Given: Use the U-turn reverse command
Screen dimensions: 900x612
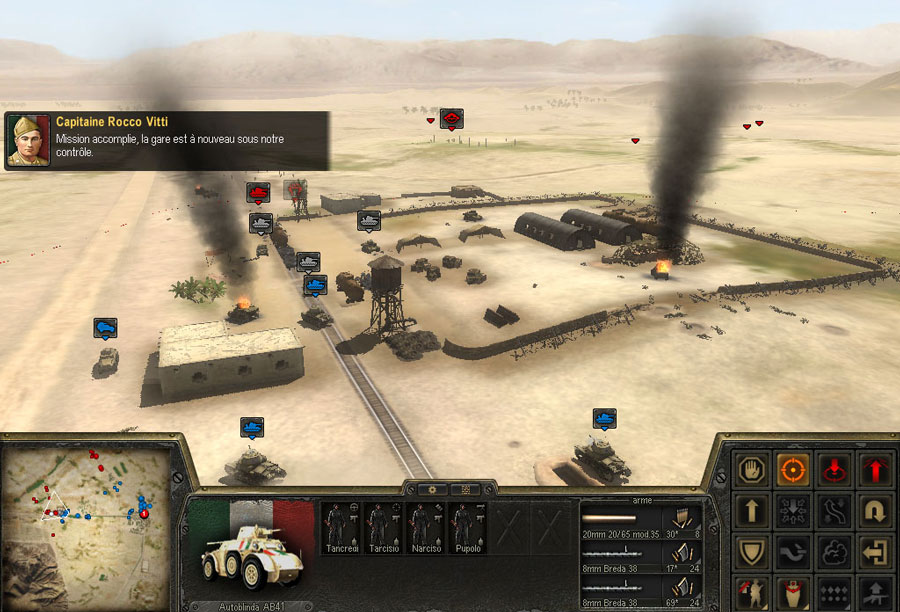Looking at the screenshot, I should point(875,510).
